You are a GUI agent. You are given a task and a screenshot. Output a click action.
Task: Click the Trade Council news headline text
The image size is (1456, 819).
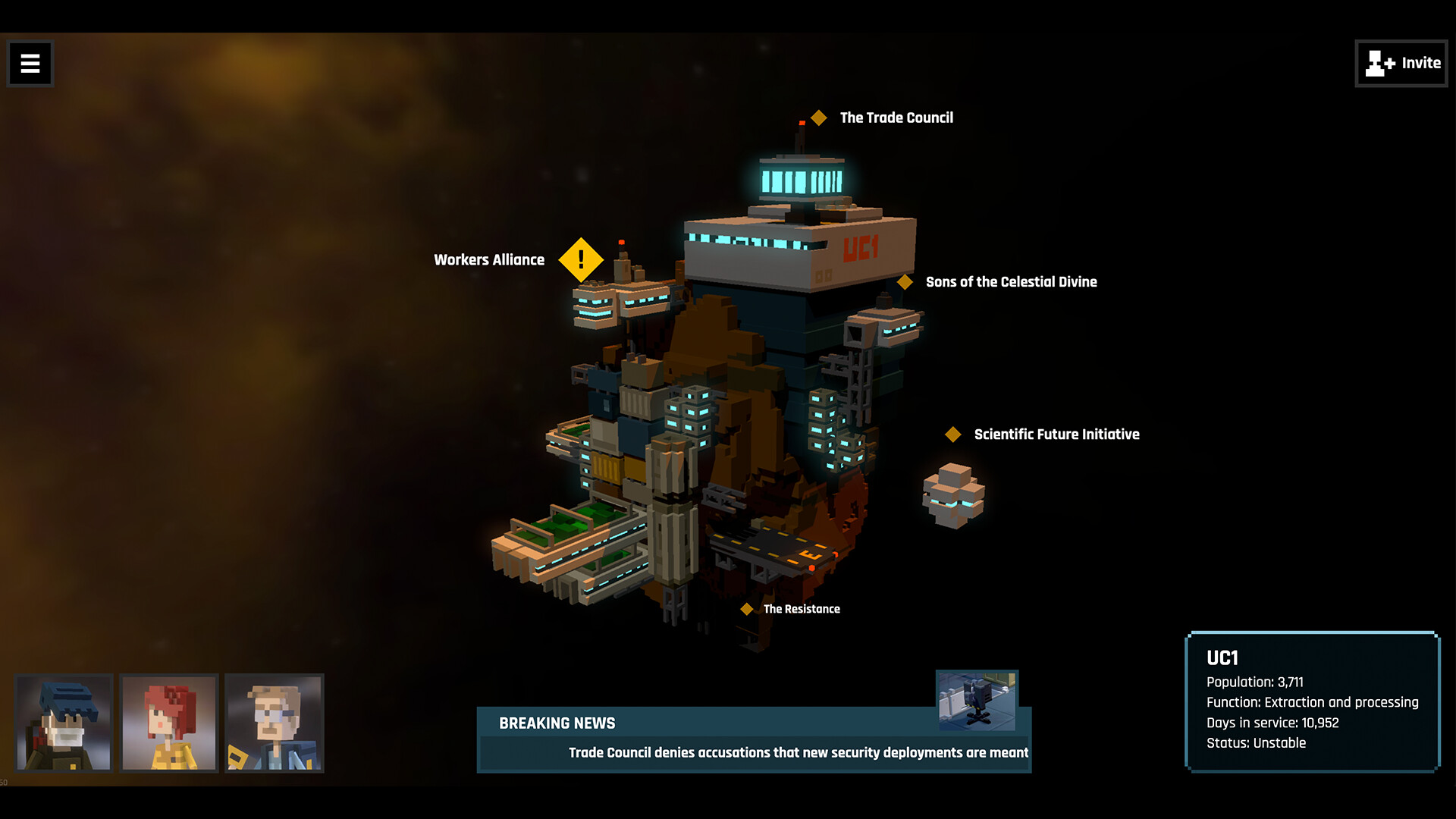[798, 752]
